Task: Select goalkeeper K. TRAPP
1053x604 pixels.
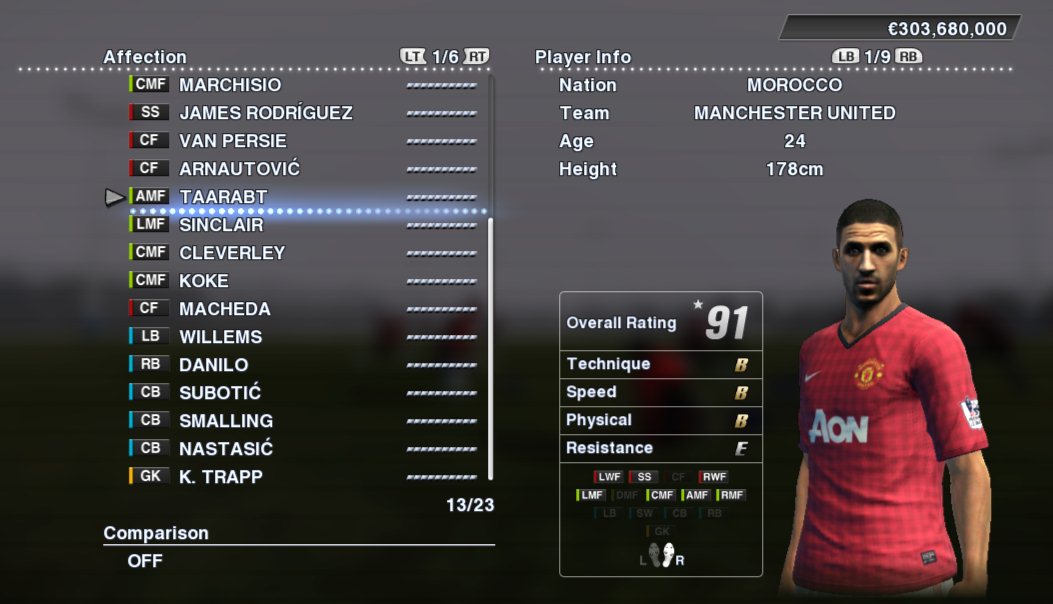Action: (220, 477)
